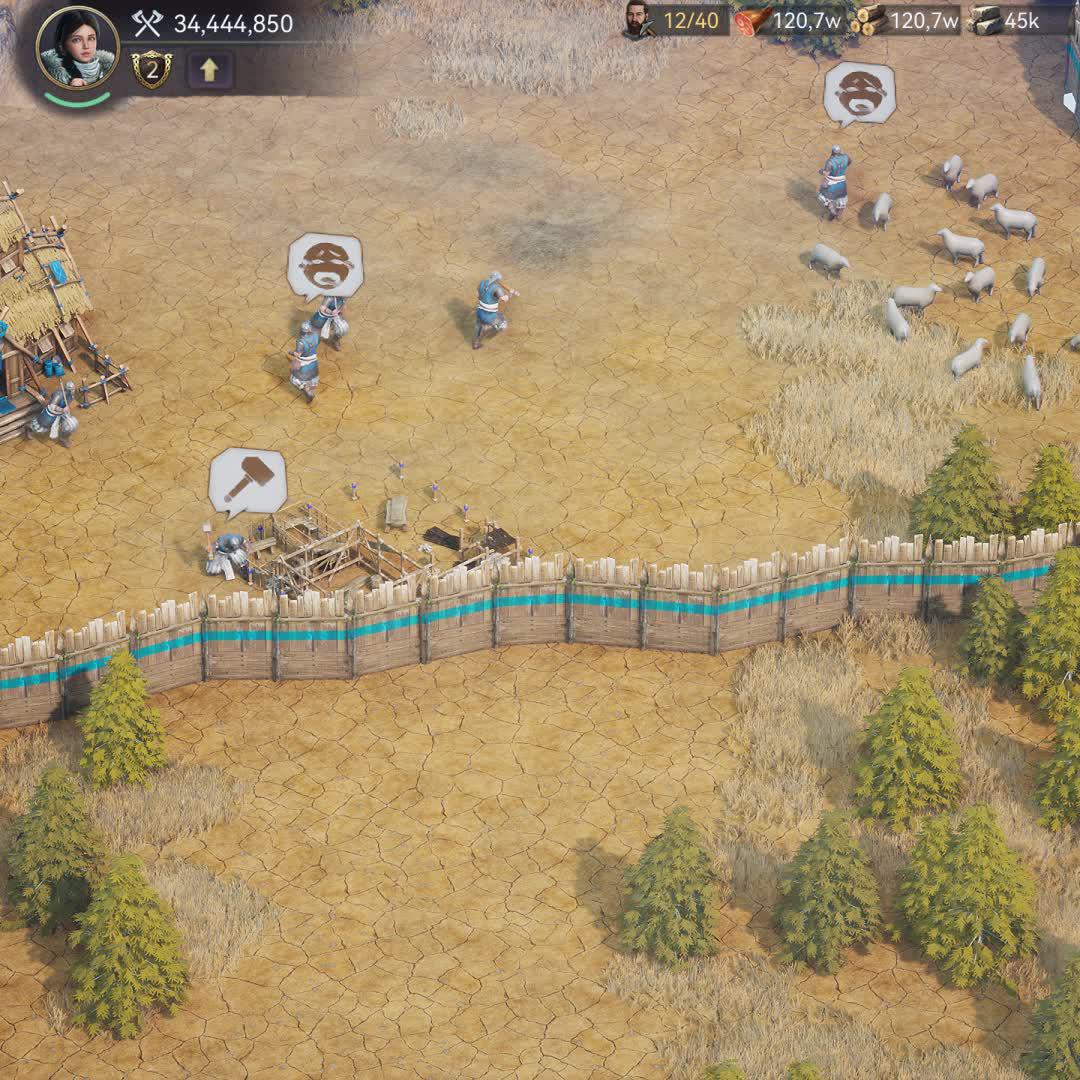Tap the unhappy face bubble above the two villagers

pyautogui.click(x=325, y=265)
